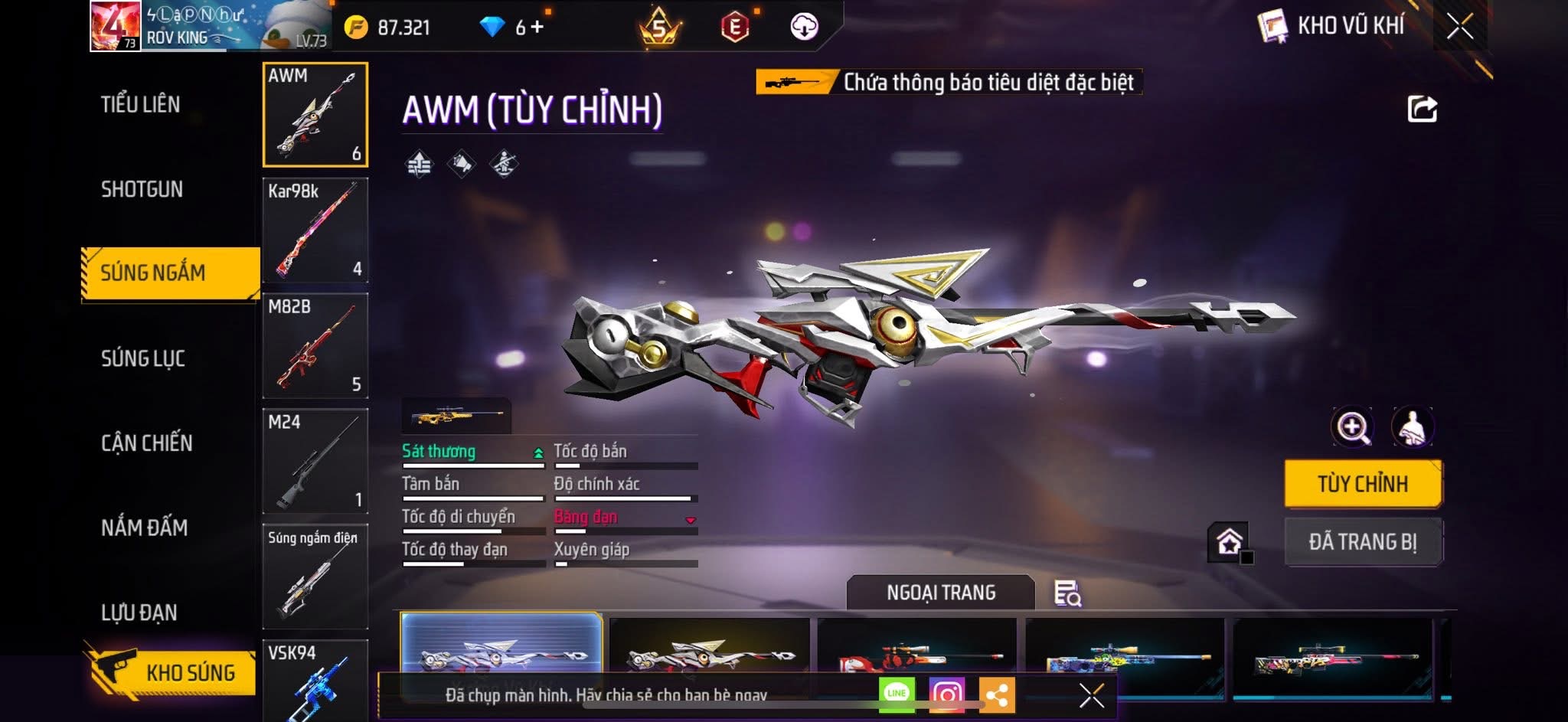Screen dimensions: 1568x722
Task: Switch to the Tiểu Liên weapon category
Action: coord(141,104)
